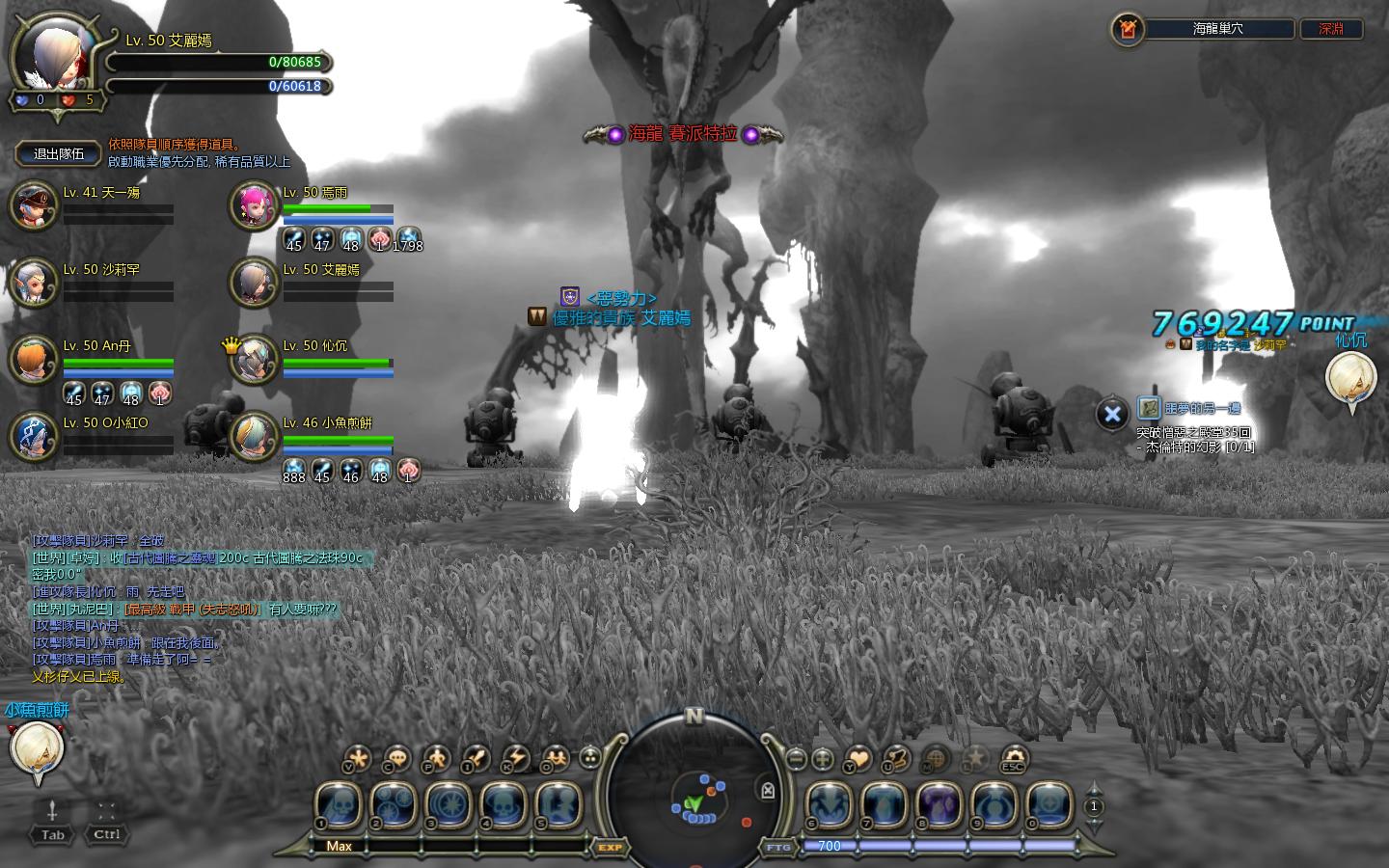Click the 退出隊伍 leave party button
Screen dimensions: 1389x868
point(59,153)
